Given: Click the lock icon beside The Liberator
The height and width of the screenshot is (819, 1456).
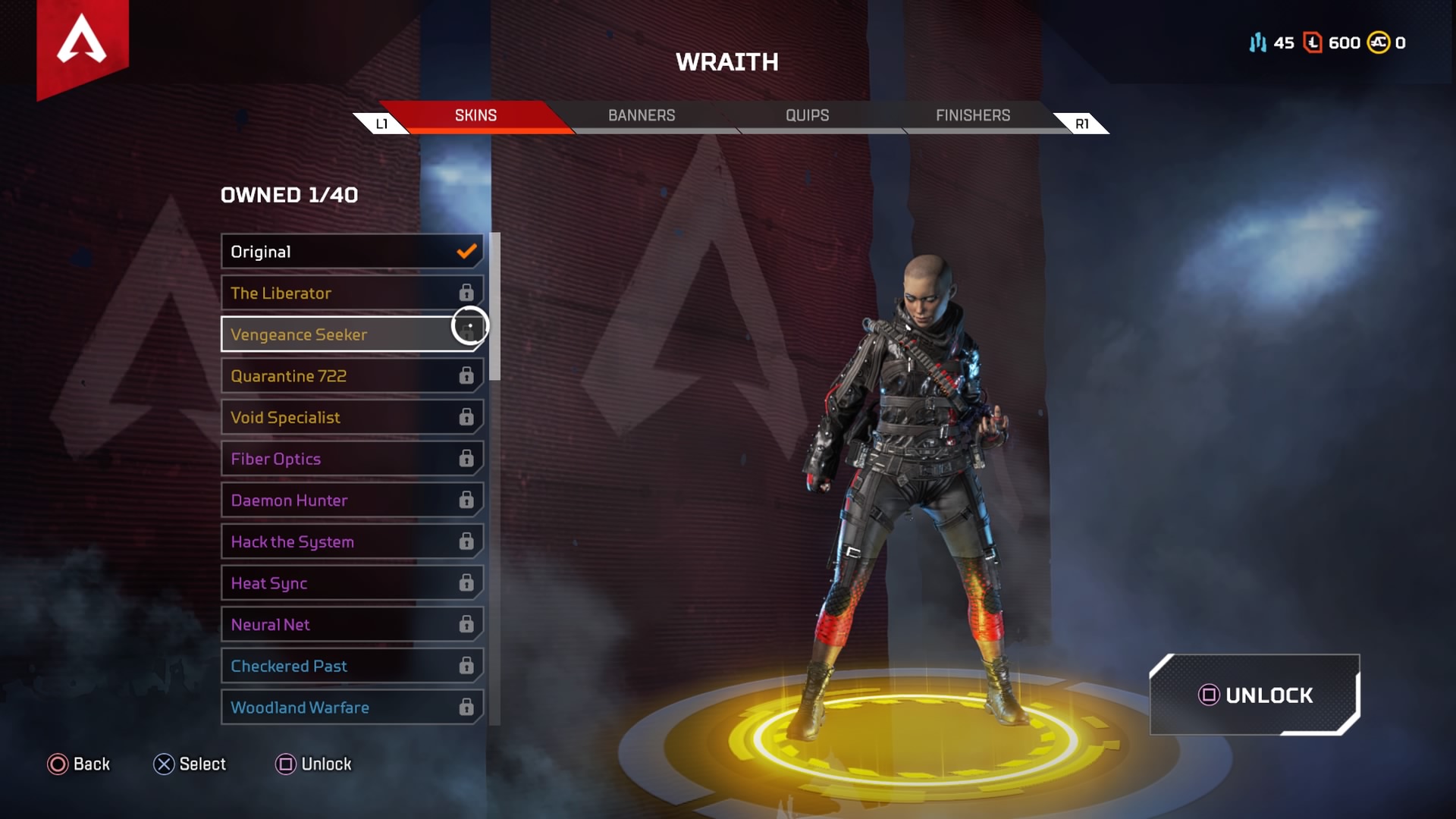Looking at the screenshot, I should click(465, 293).
